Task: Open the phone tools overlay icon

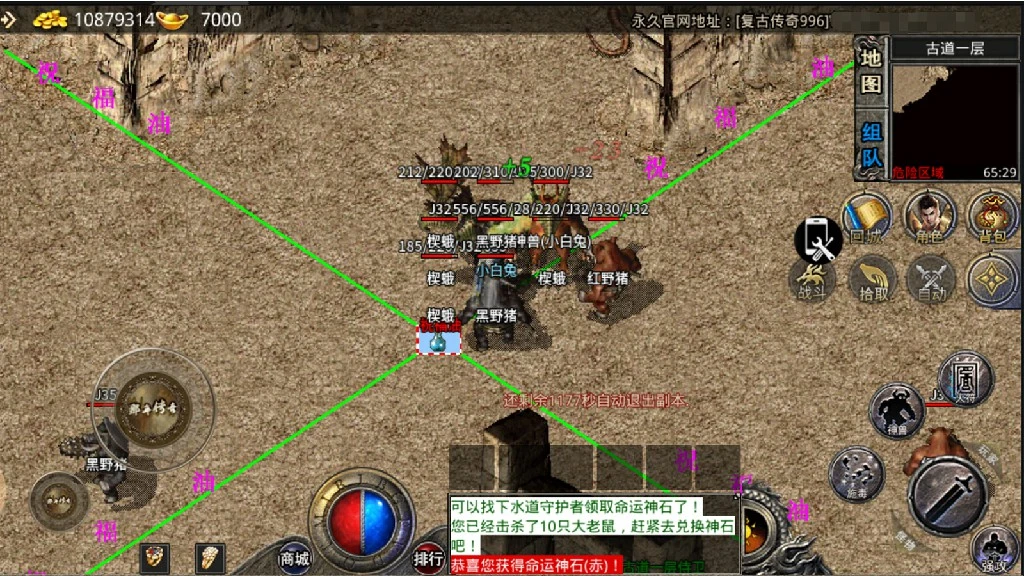Action: (x=819, y=240)
